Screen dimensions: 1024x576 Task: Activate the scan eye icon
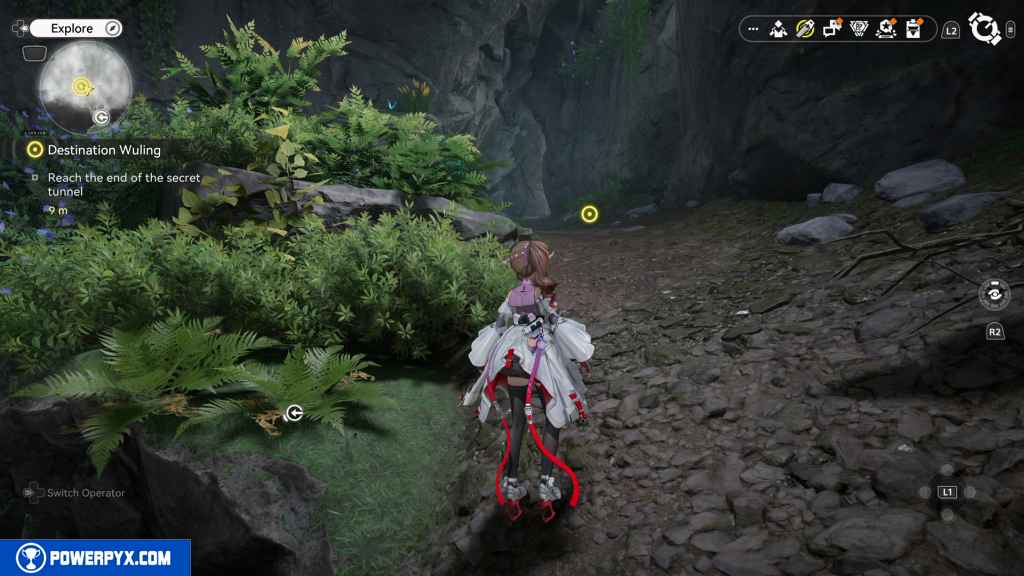coord(994,296)
